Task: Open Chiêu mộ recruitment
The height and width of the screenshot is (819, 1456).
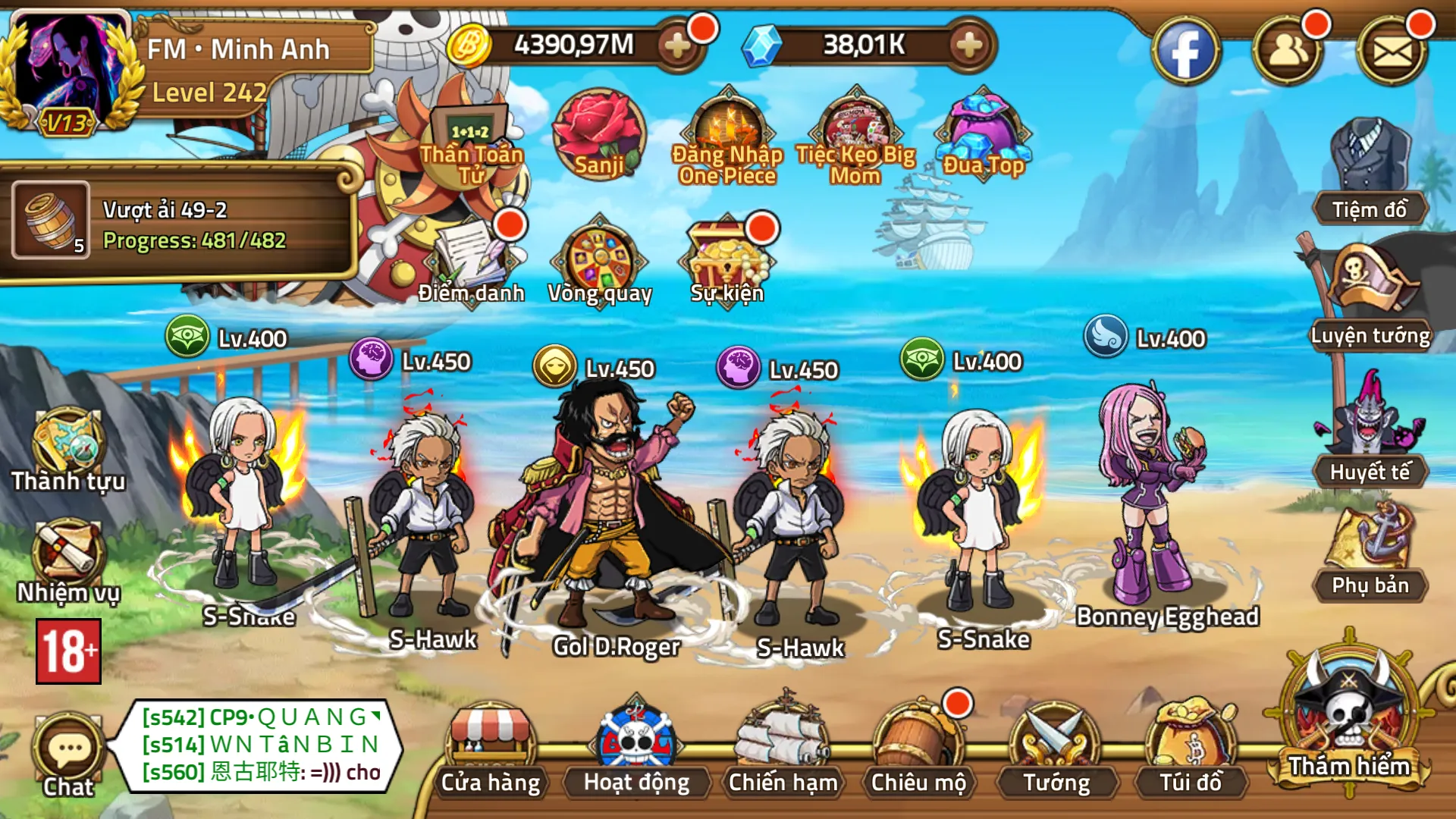Action: (x=918, y=751)
